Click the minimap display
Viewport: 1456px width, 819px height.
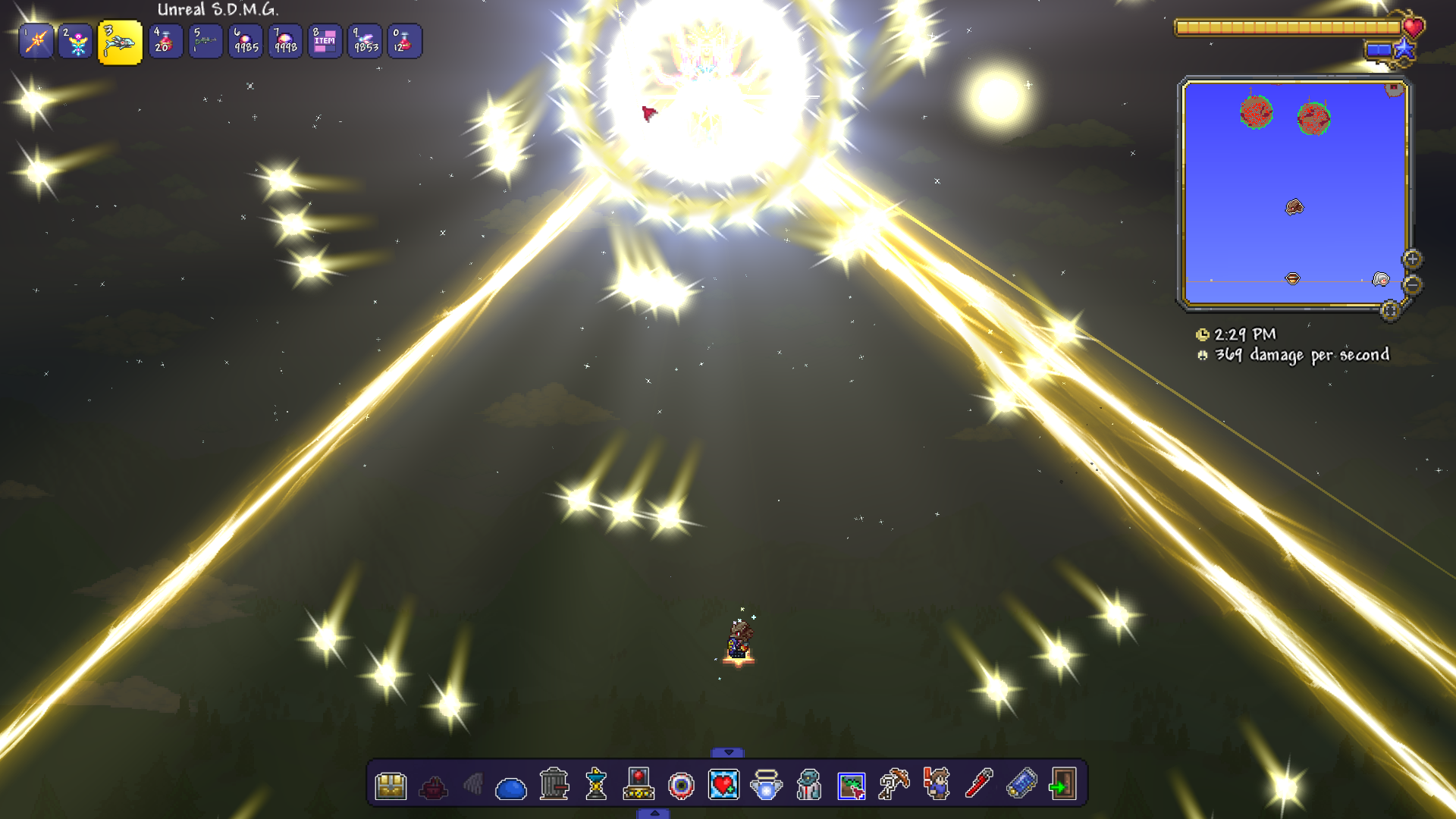point(1294,193)
